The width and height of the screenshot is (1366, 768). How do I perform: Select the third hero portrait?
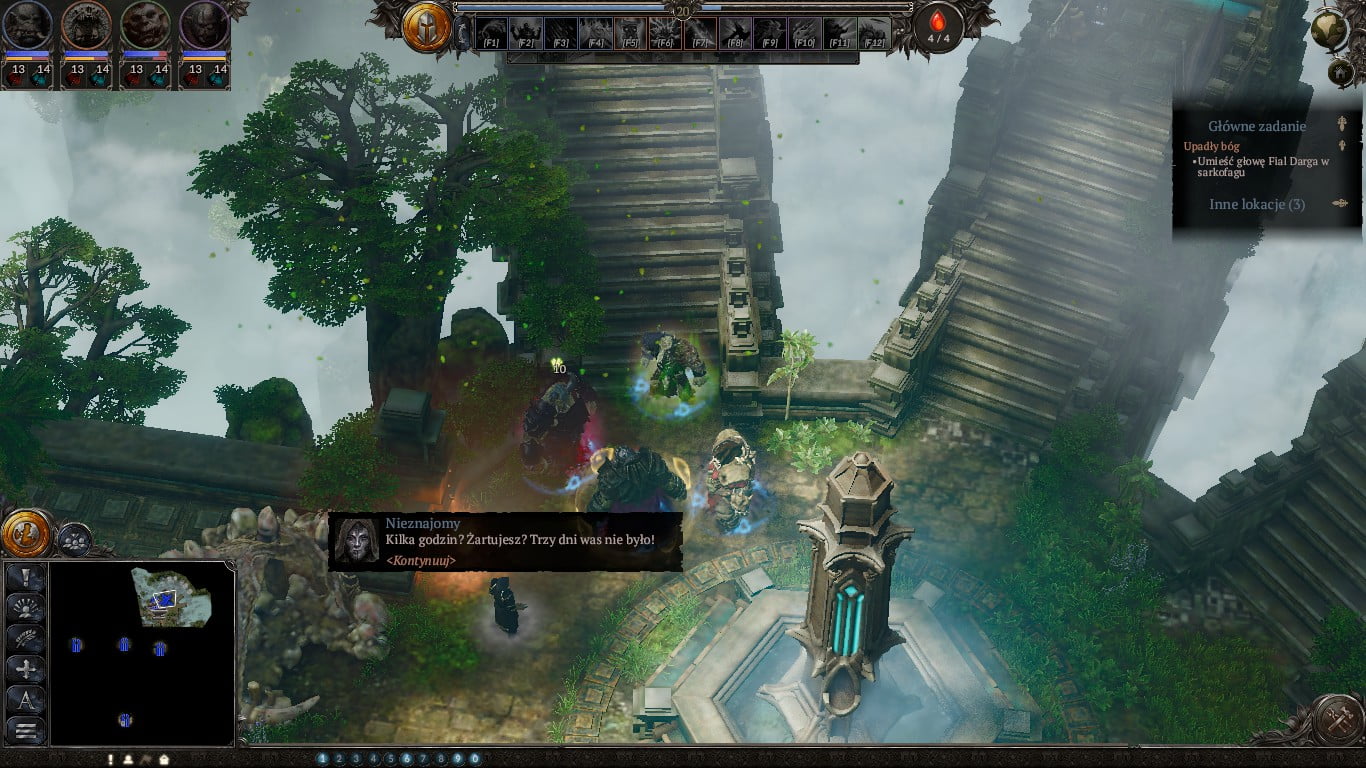[146, 26]
